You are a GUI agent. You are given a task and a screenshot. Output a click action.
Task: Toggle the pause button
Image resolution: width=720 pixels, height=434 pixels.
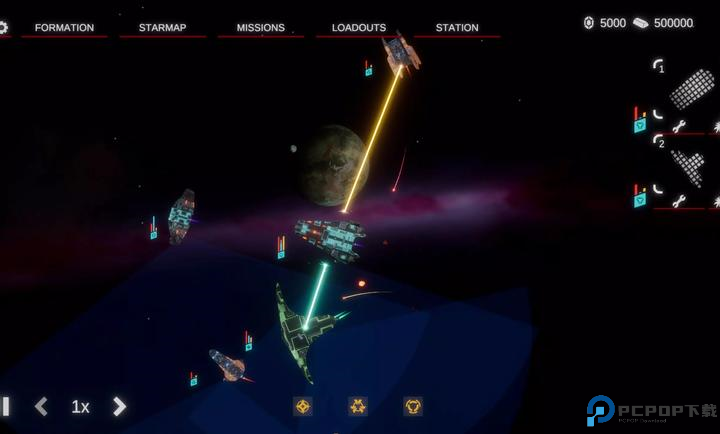pos(5,406)
